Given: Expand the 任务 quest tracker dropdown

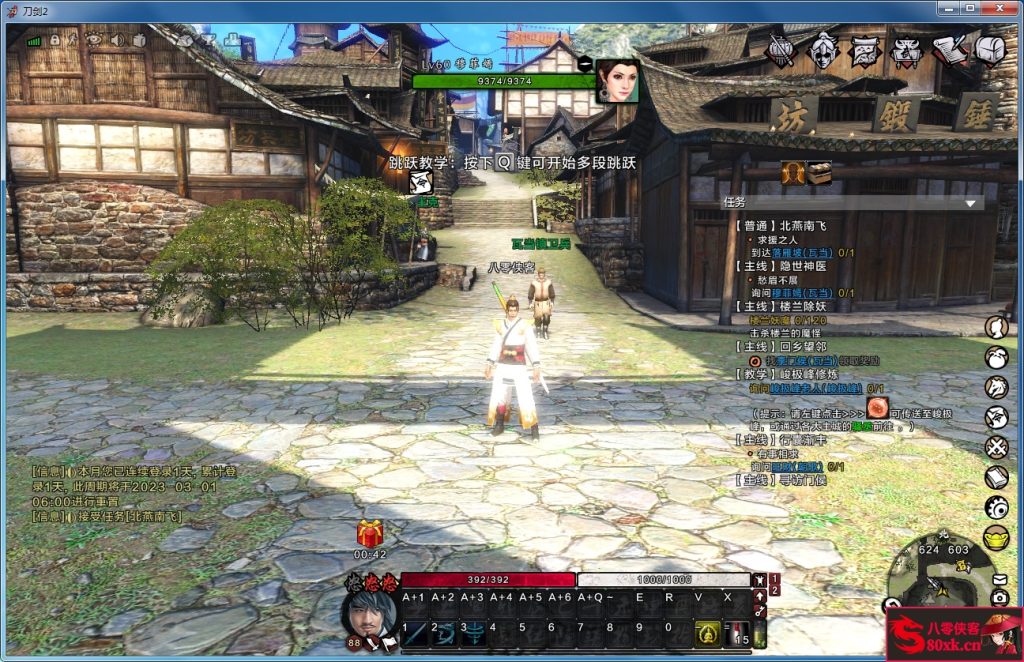Looking at the screenshot, I should point(969,202).
